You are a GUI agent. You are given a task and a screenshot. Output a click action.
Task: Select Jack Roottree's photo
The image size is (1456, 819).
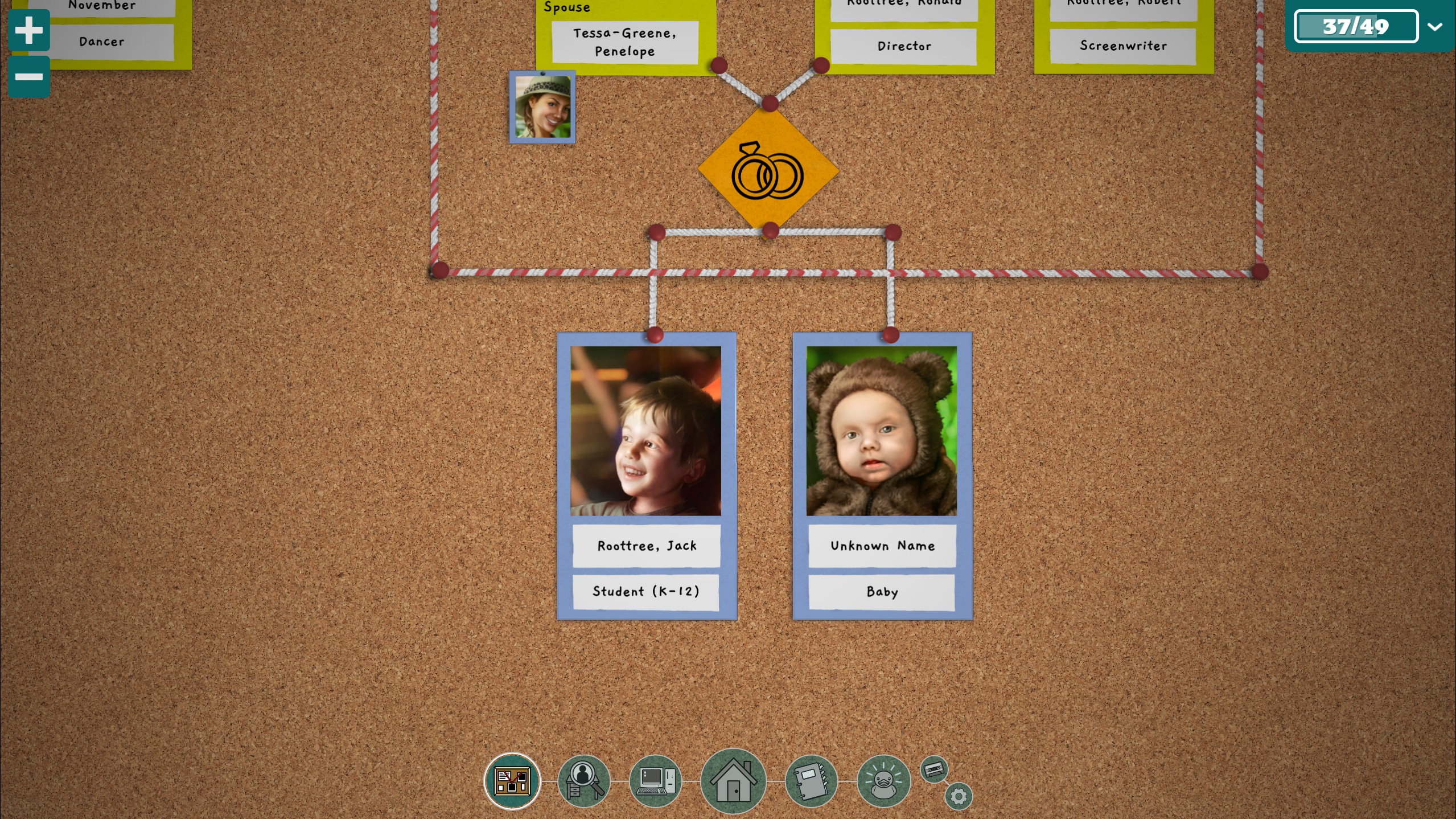646,431
